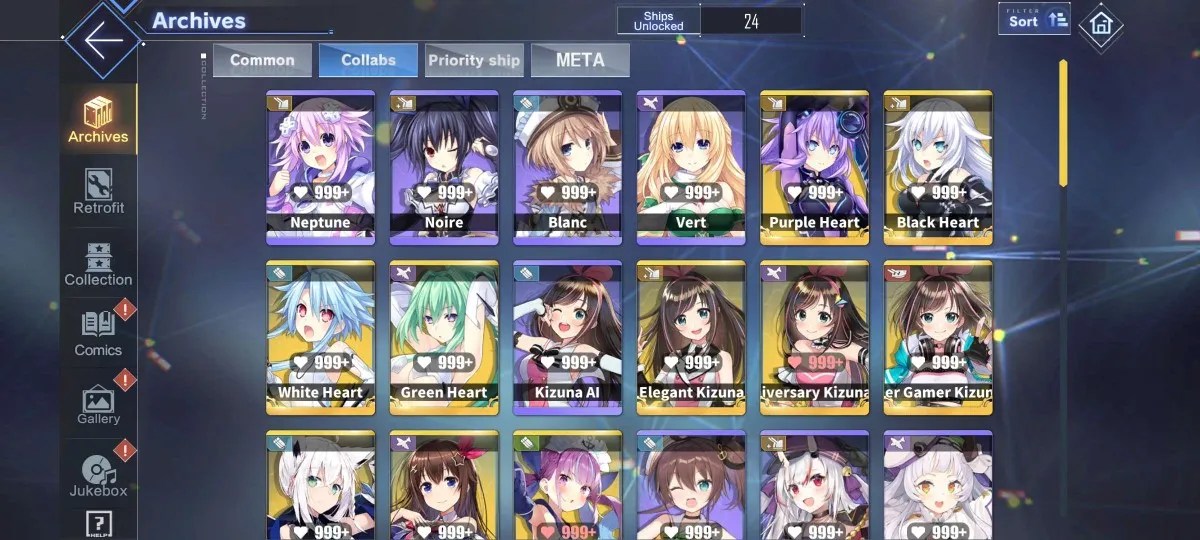This screenshot has height=540, width=1200.
Task: Select the Purple Heart card
Action: pyautogui.click(x=814, y=167)
